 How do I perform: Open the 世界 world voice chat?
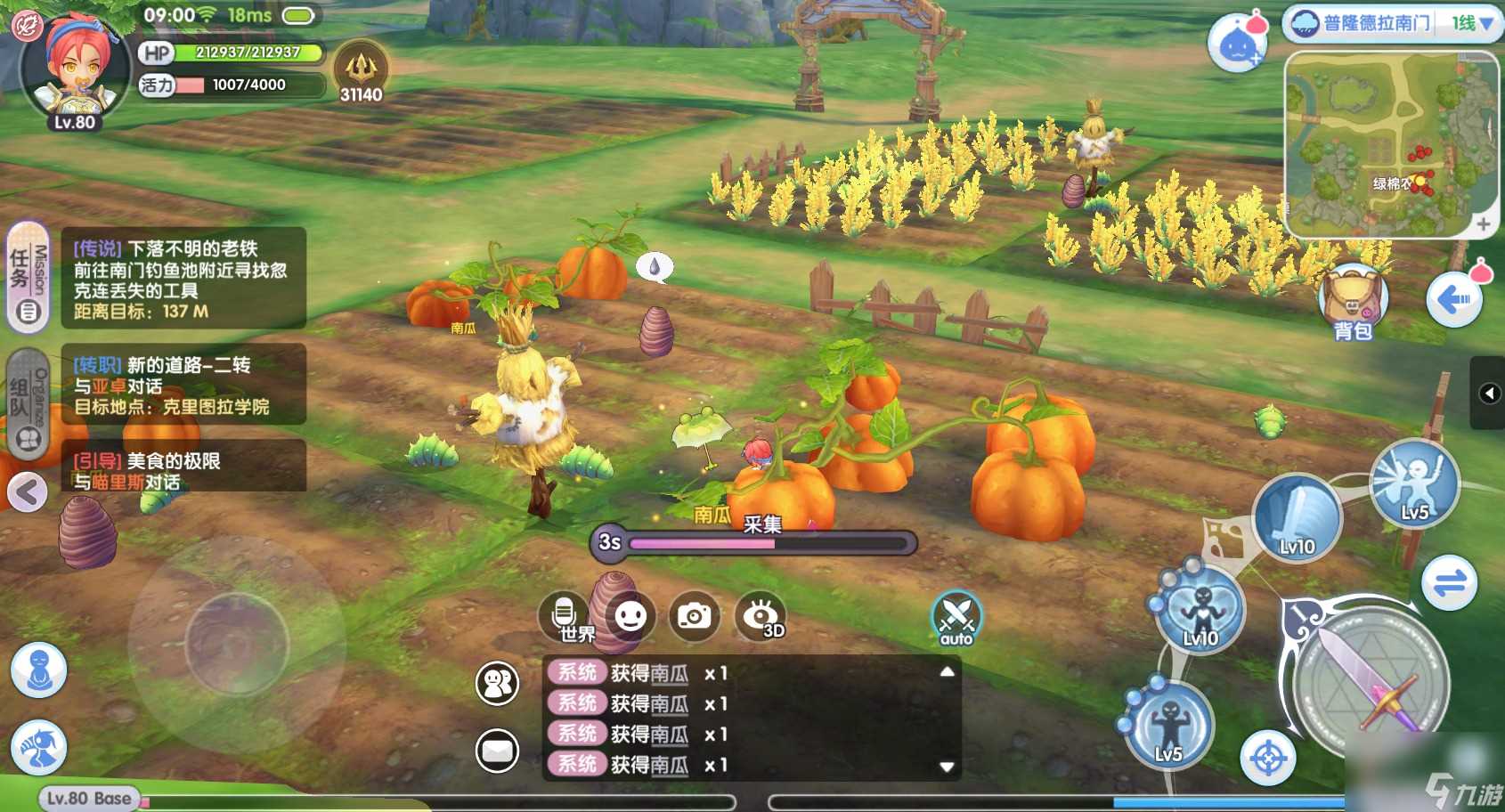565,616
